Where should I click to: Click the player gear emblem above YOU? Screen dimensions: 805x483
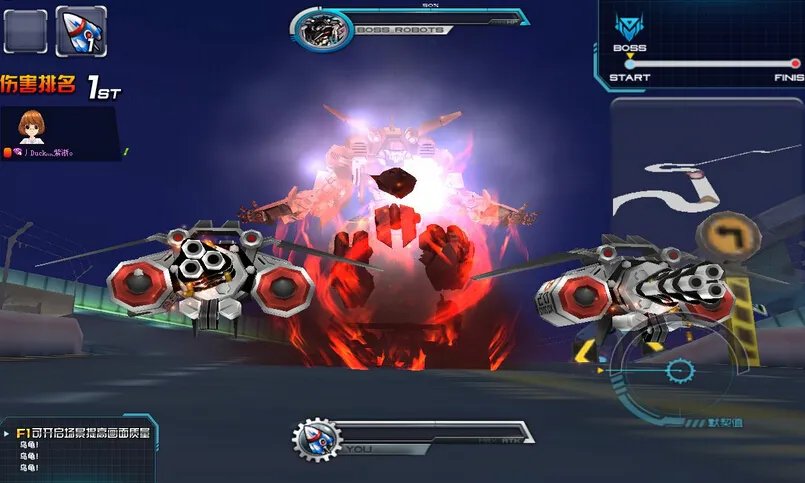tap(317, 440)
